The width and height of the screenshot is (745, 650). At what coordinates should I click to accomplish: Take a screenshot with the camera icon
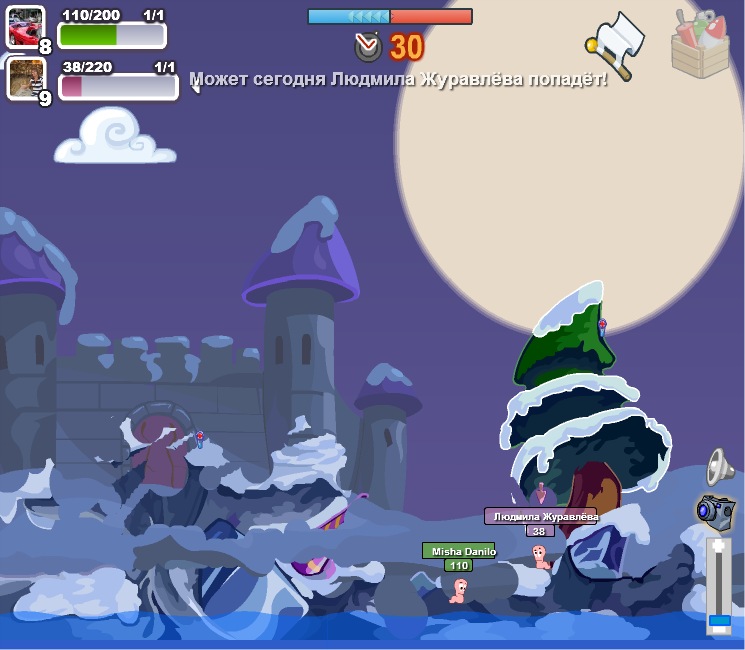716,510
